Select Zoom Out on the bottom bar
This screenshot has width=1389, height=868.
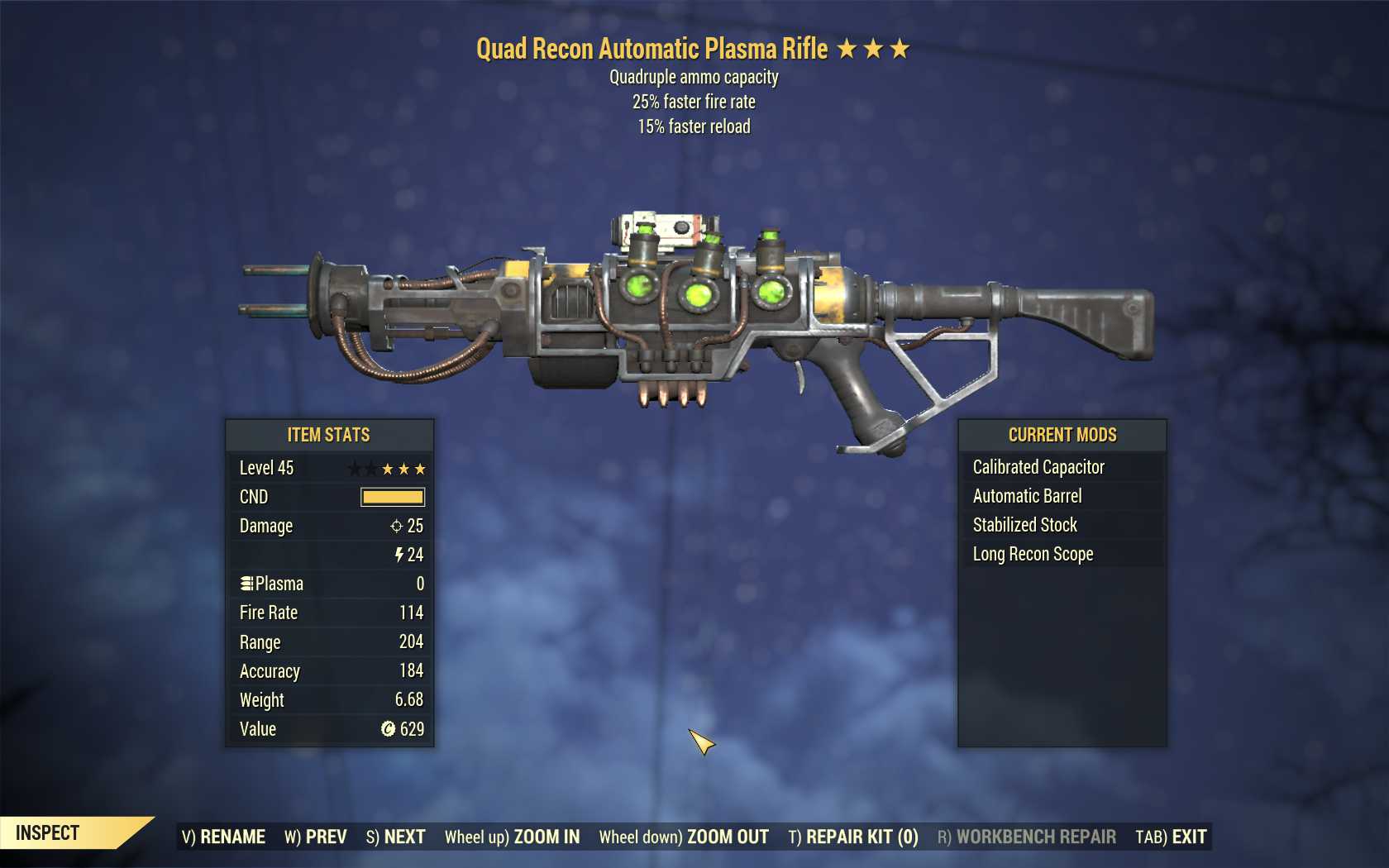[x=684, y=837]
